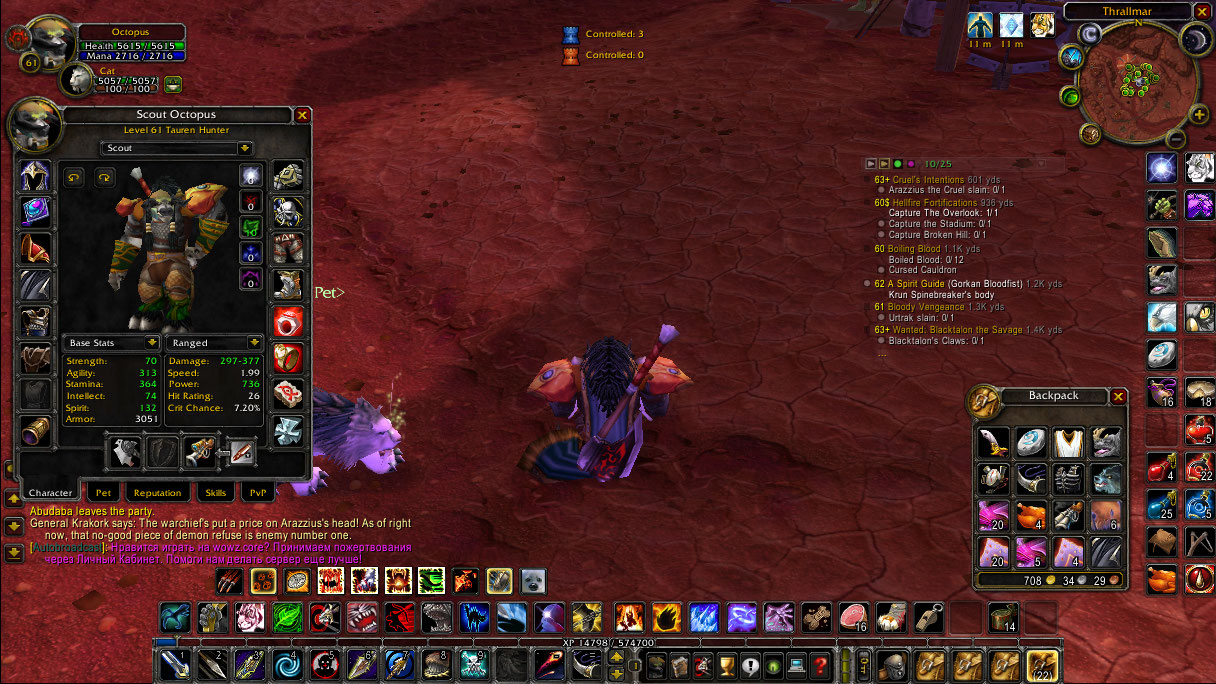The height and width of the screenshot is (684, 1216).
Task: Show the Skills tab
Action: tap(215, 493)
